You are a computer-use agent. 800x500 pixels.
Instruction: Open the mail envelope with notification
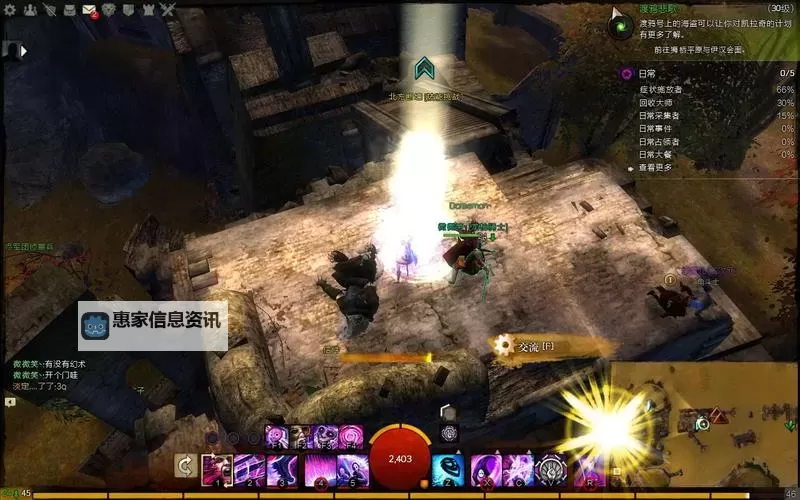click(89, 11)
